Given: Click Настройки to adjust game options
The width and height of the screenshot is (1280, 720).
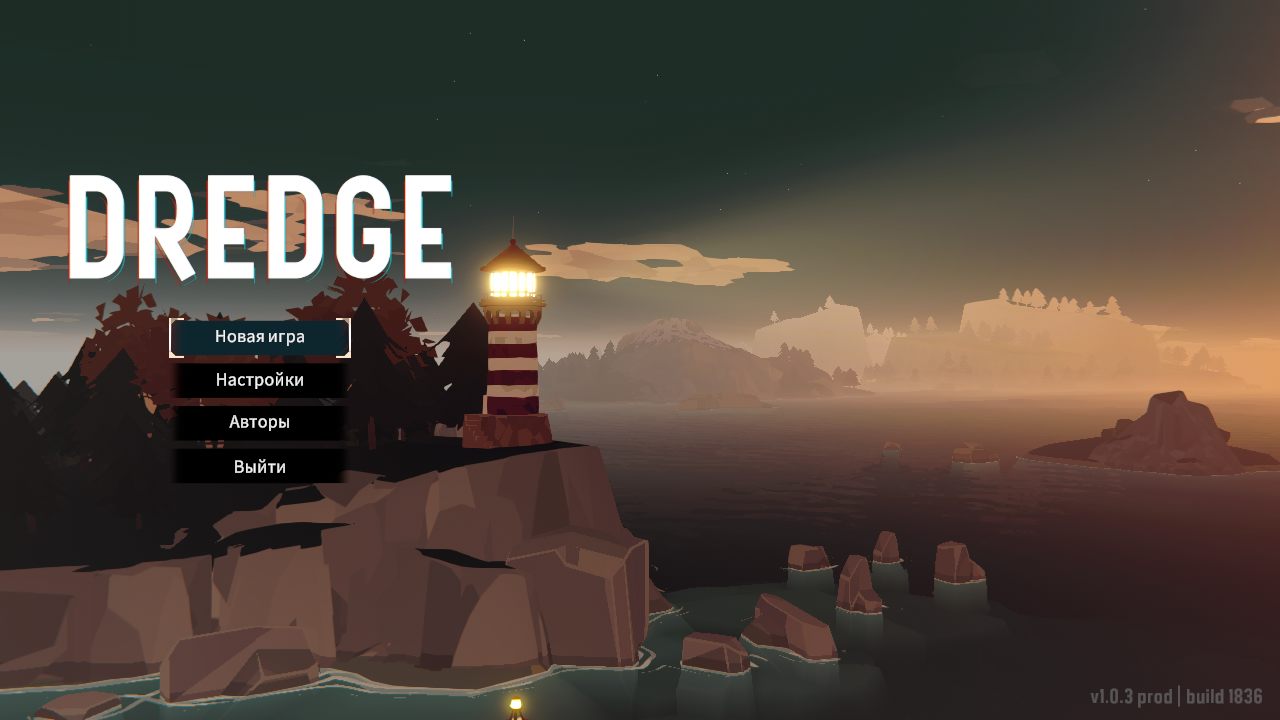Looking at the screenshot, I should 260,380.
